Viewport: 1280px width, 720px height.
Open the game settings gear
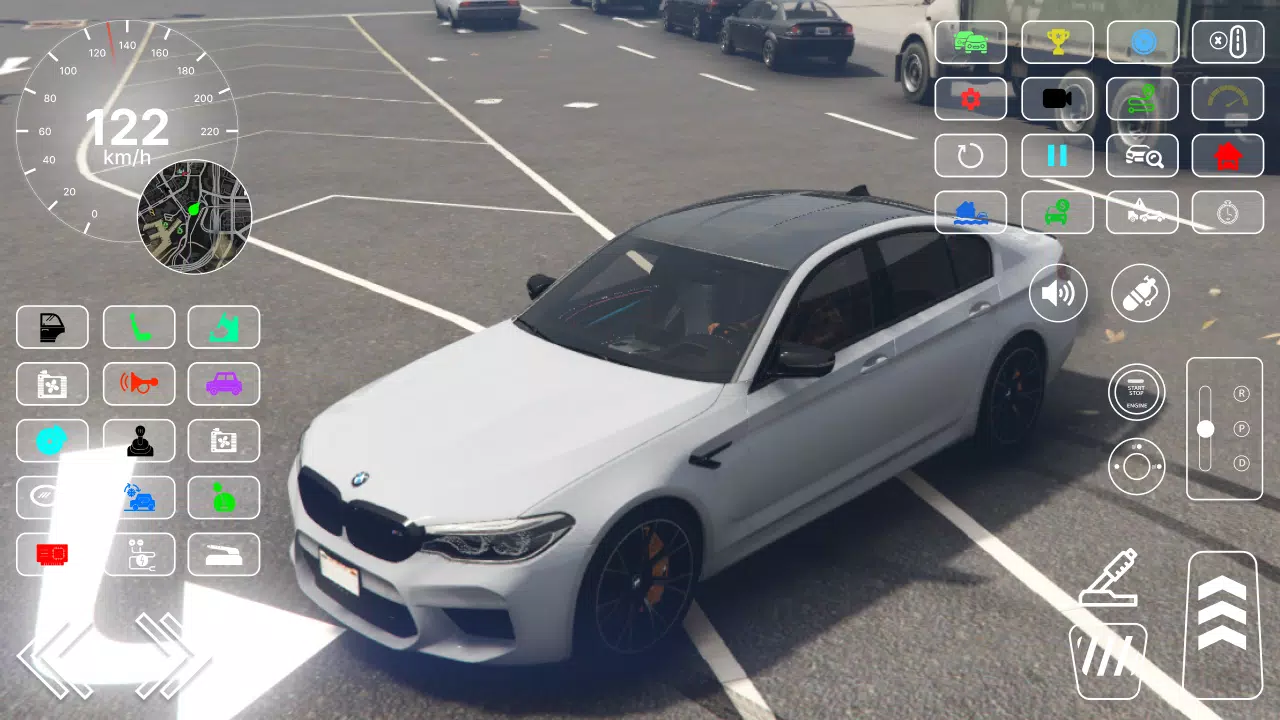coord(970,99)
